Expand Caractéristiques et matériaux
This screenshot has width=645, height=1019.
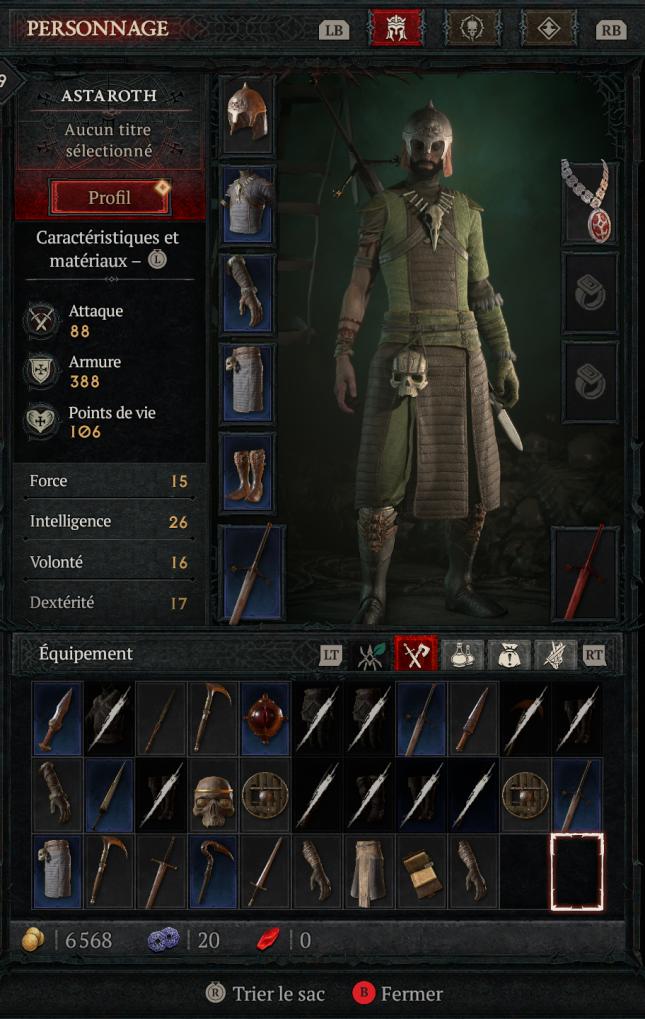coord(107,249)
